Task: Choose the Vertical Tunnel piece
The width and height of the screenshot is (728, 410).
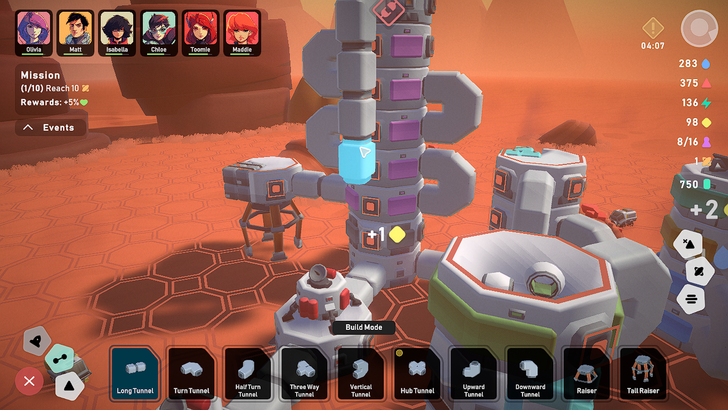Action: click(361, 372)
